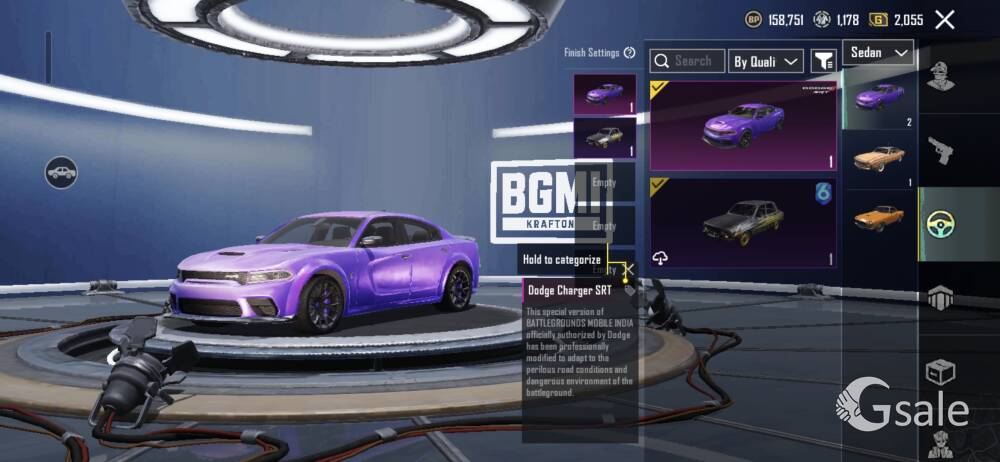Dismiss the Hold to categorize tooltip
This screenshot has height=462, width=1000.
point(628,270)
